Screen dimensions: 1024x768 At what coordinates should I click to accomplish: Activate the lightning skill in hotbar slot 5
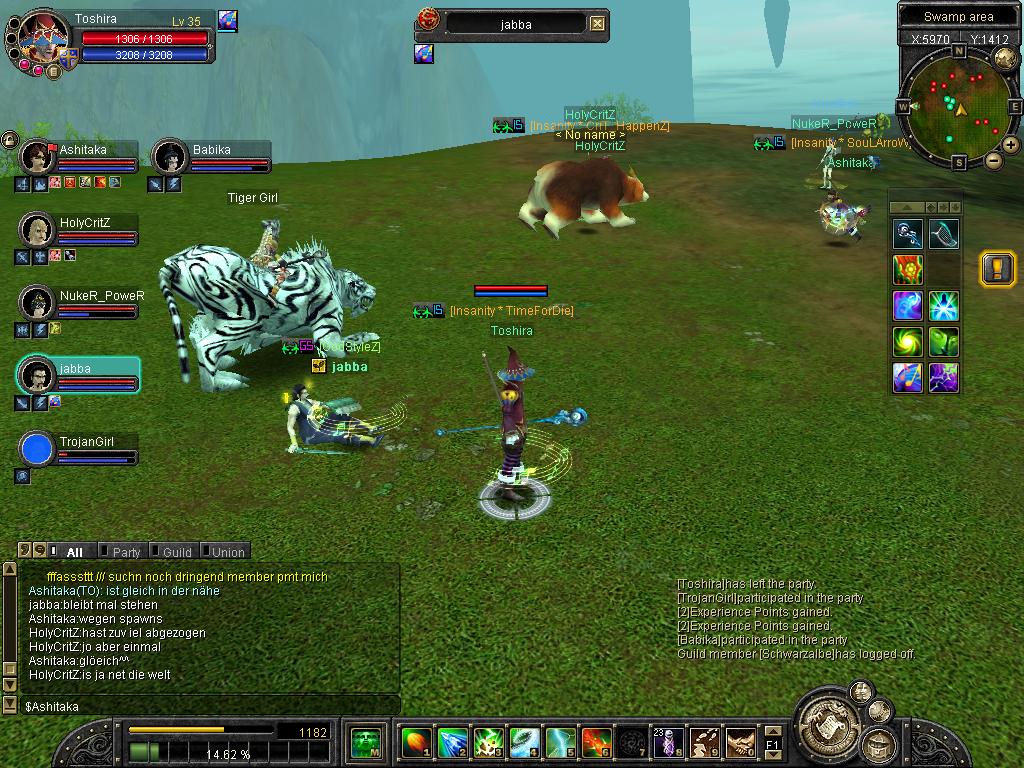(560, 742)
